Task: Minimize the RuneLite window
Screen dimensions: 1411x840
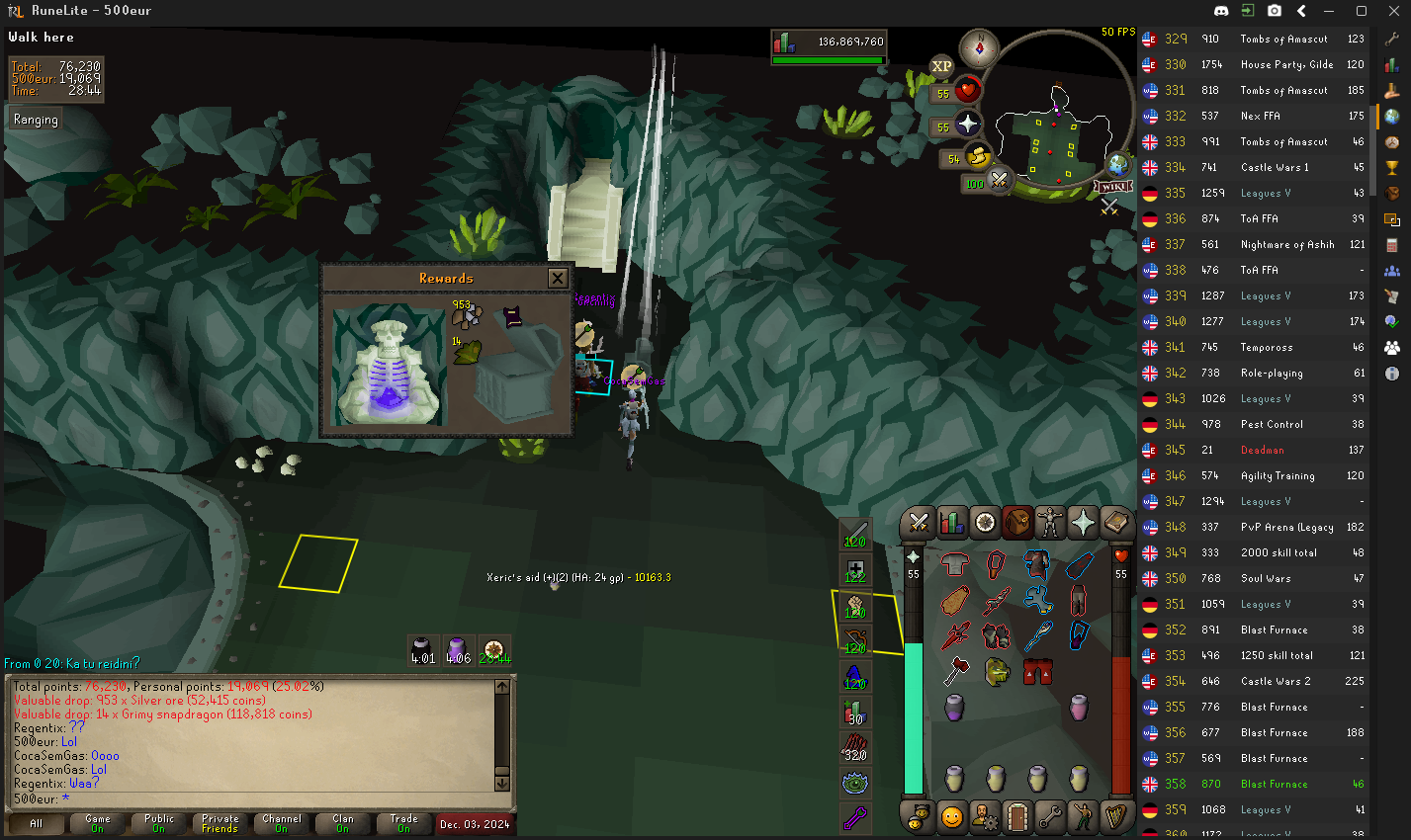Action: point(1331,11)
